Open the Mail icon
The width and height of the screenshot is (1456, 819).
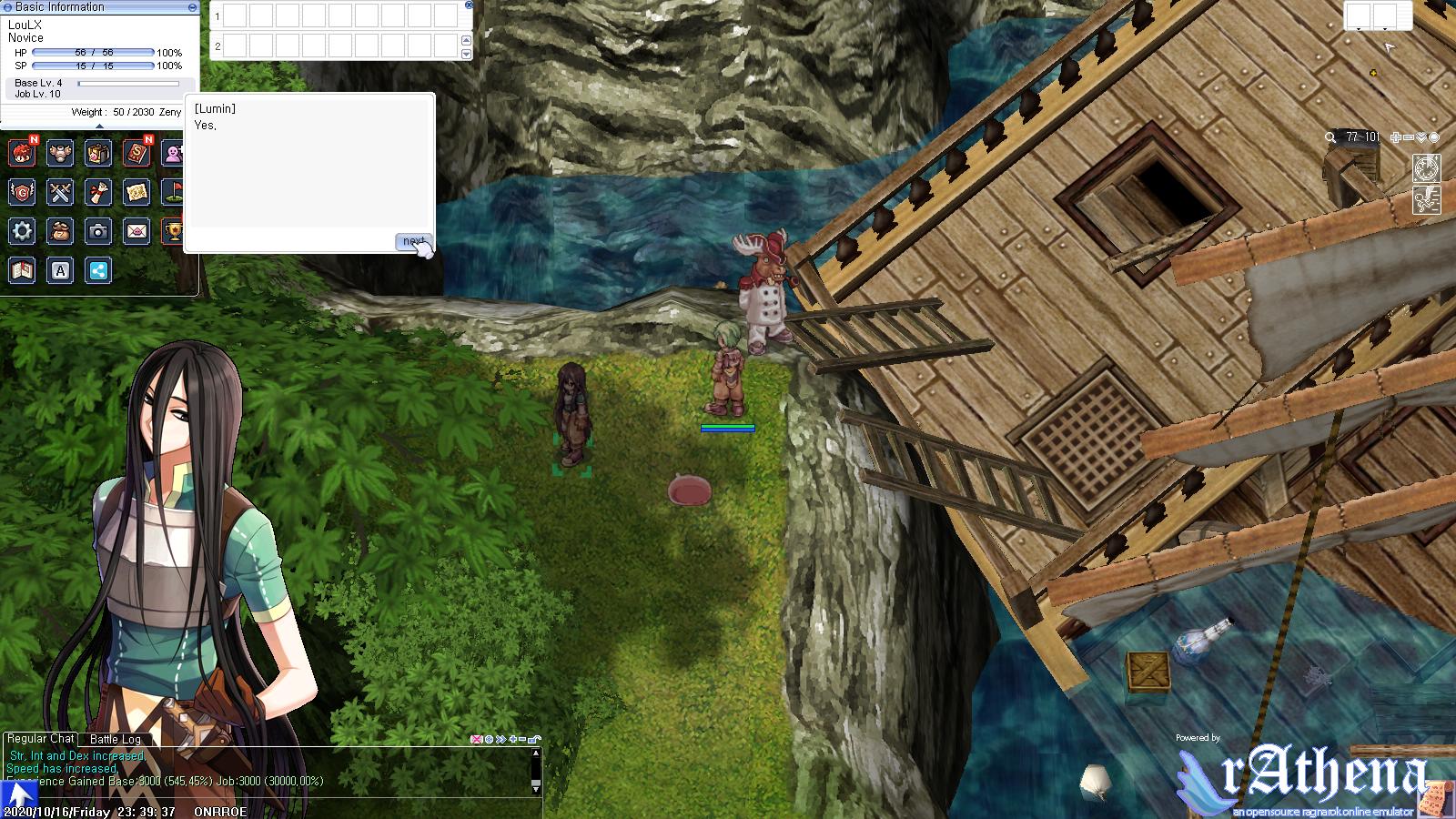(x=136, y=231)
